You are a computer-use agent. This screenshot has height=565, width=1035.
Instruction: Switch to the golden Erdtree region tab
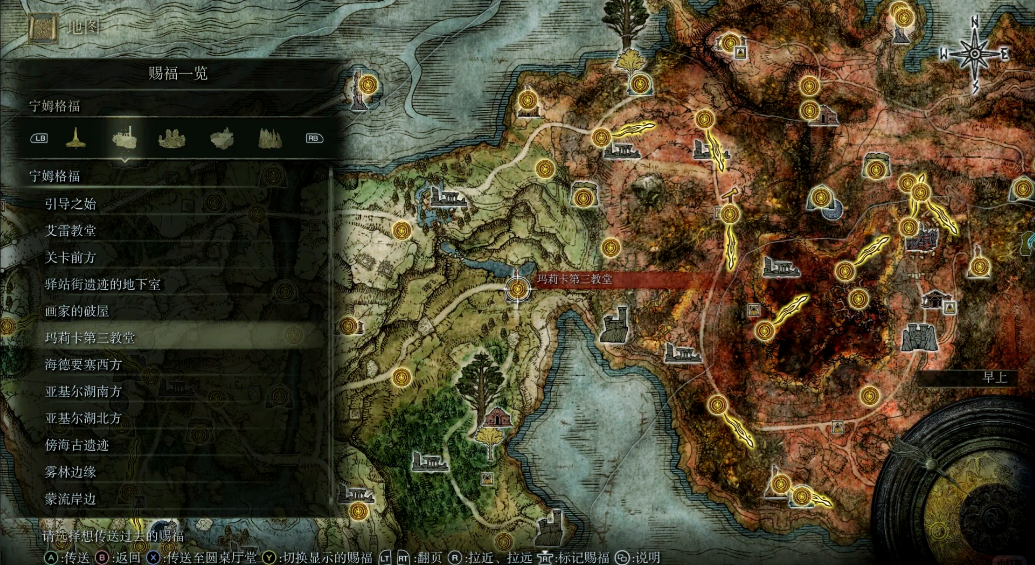(x=74, y=137)
